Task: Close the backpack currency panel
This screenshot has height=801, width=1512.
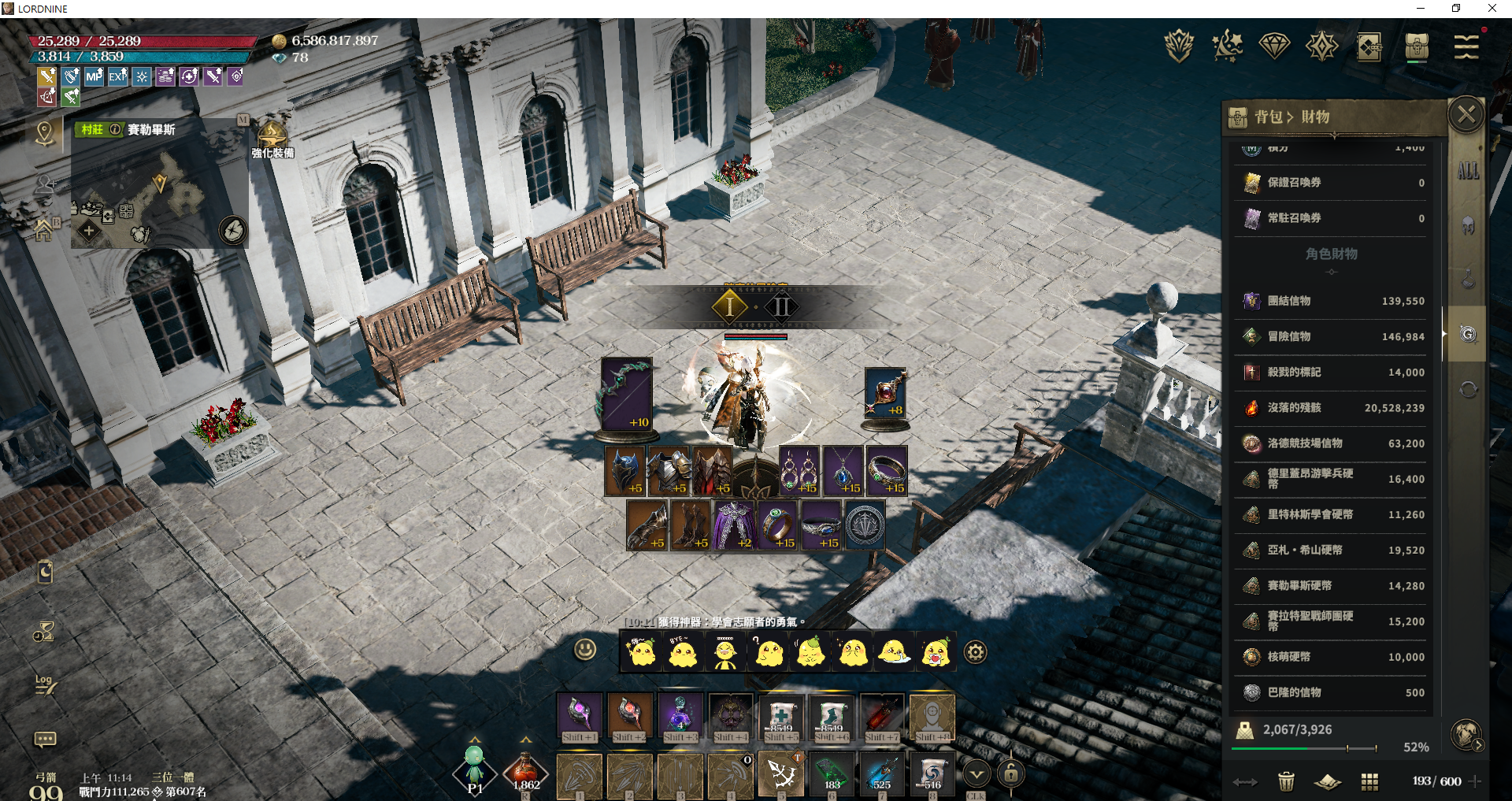Action: 1466,116
